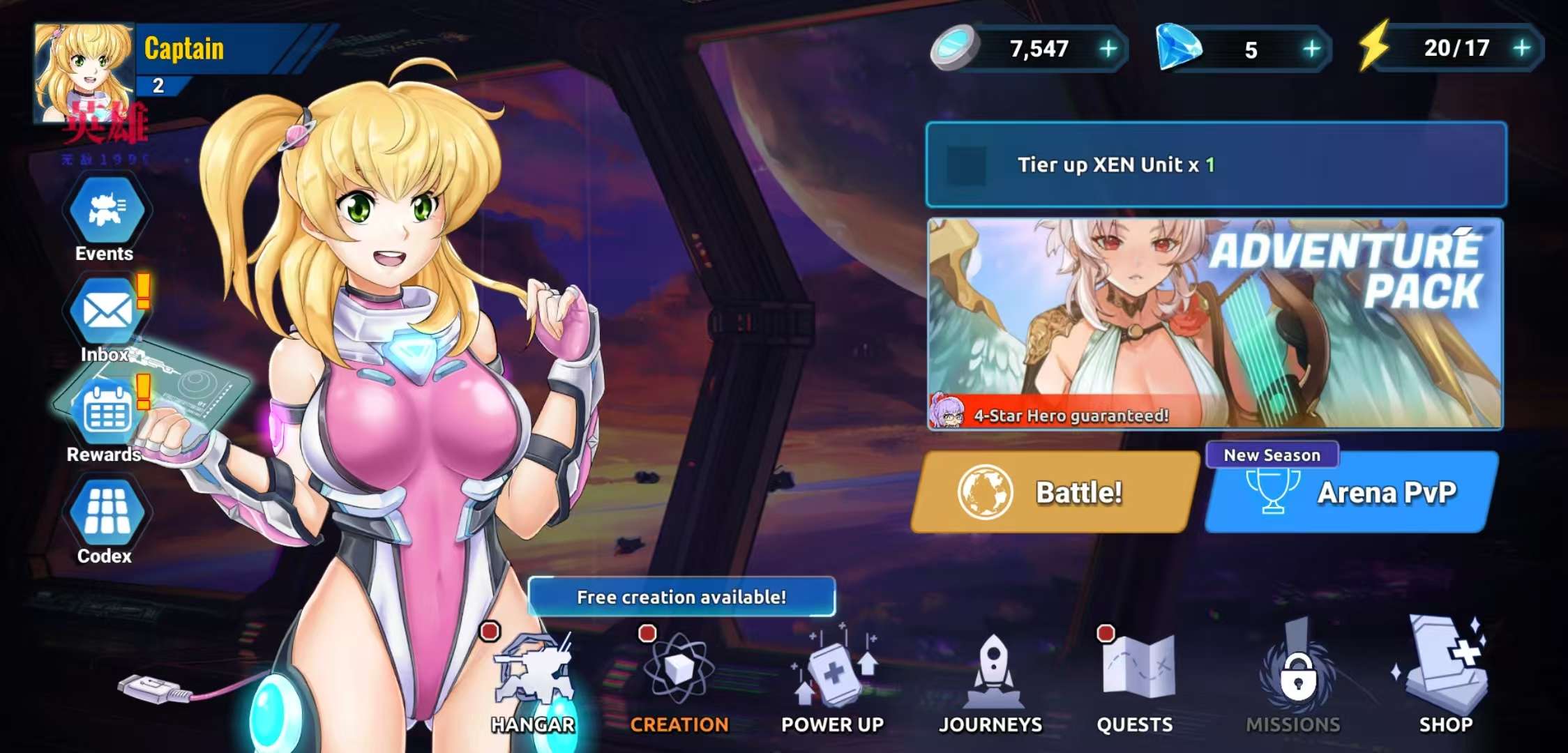The height and width of the screenshot is (753, 1568).
Task: Open the Tier up XEN Unit objective
Action: [1216, 165]
